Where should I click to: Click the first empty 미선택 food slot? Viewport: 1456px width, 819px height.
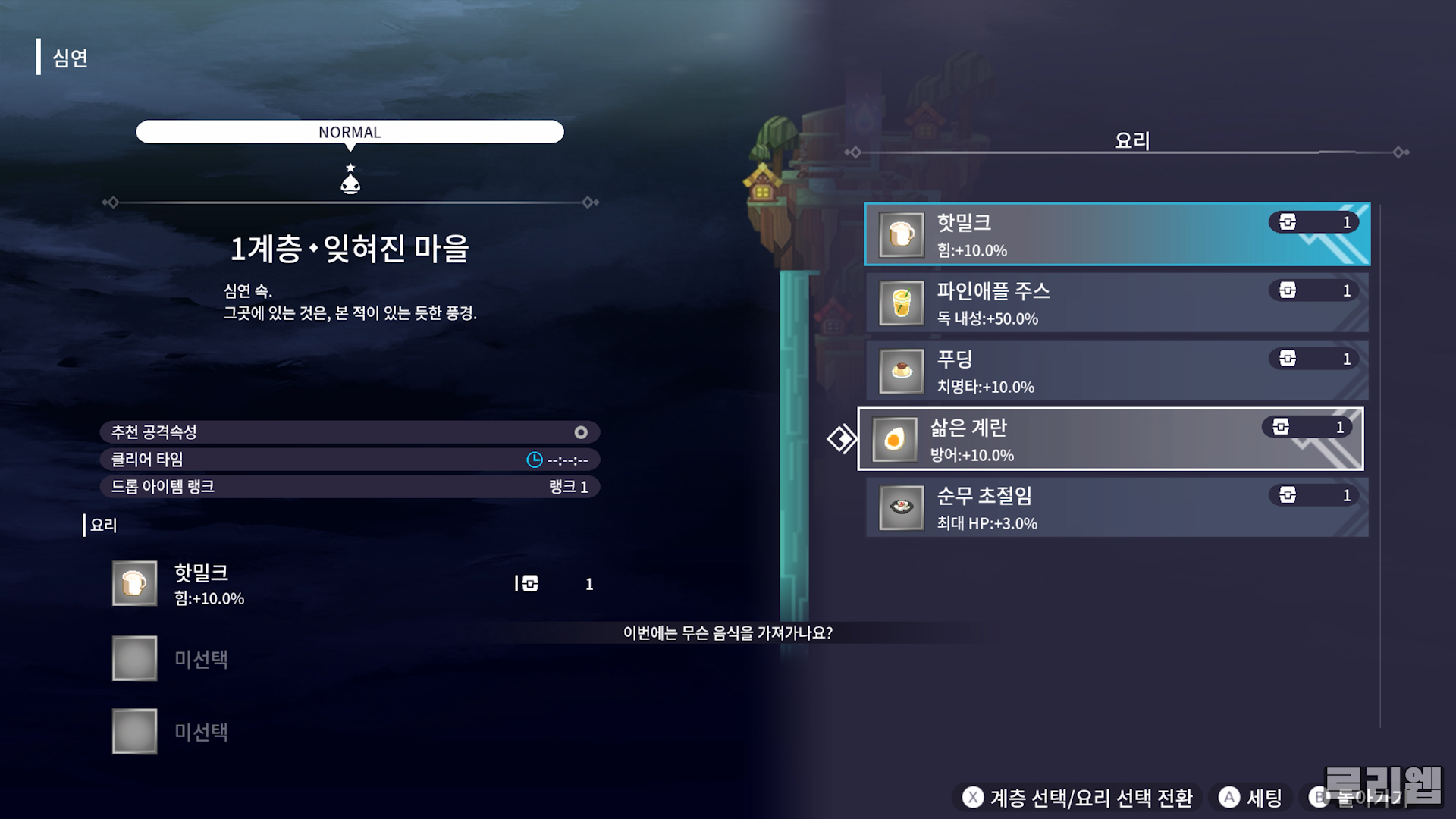tap(133, 657)
